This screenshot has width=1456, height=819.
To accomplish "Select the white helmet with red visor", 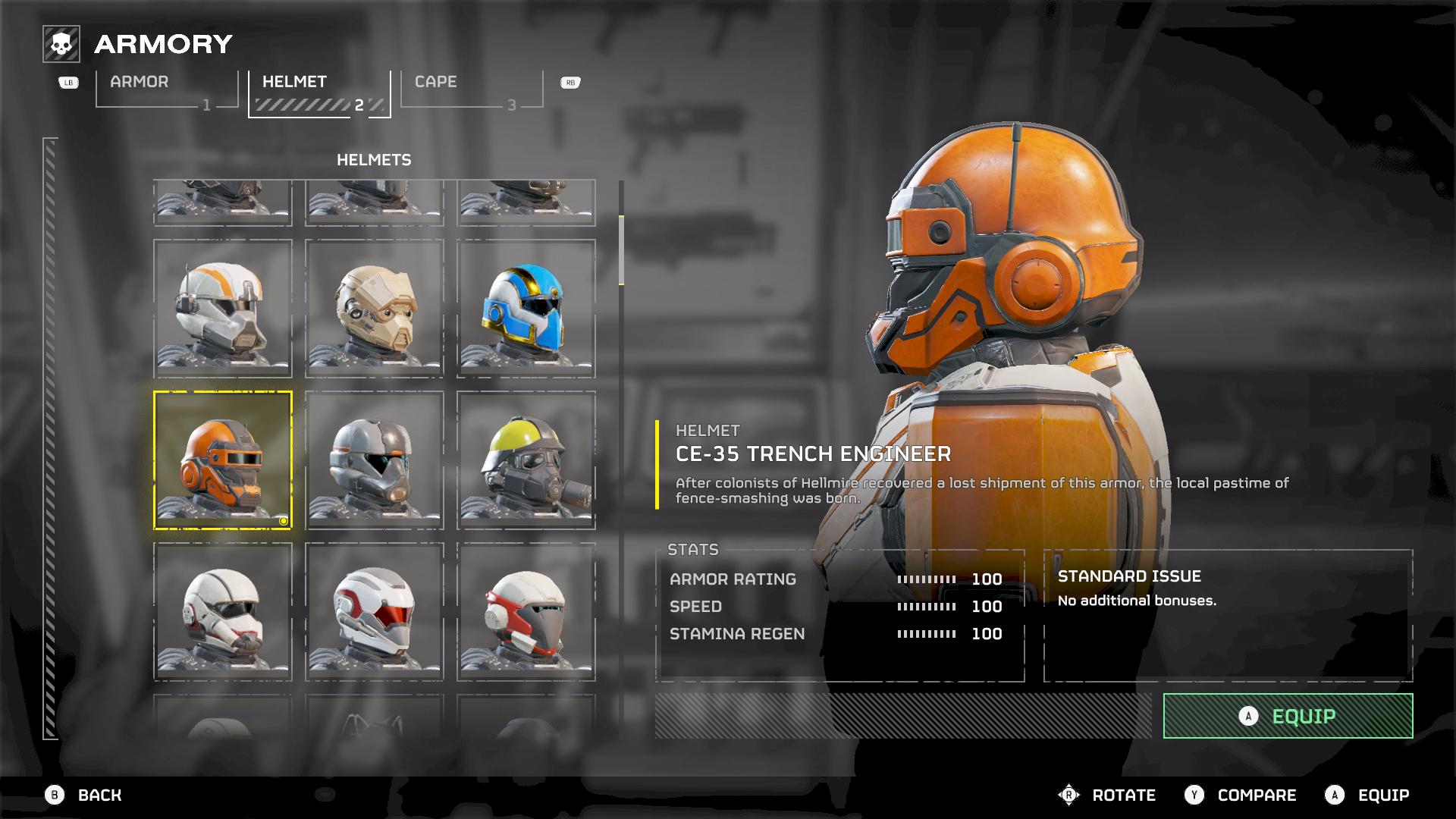I will tap(375, 612).
